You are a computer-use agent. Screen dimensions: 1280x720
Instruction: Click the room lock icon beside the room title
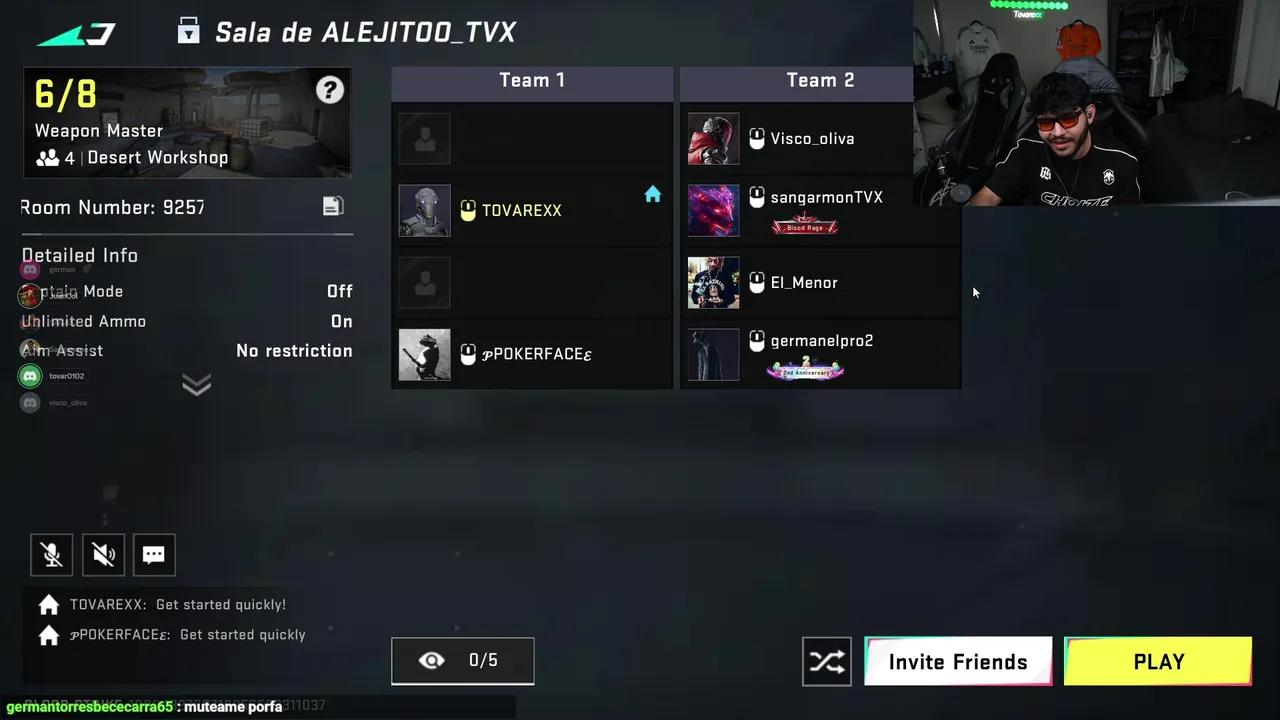(x=188, y=31)
